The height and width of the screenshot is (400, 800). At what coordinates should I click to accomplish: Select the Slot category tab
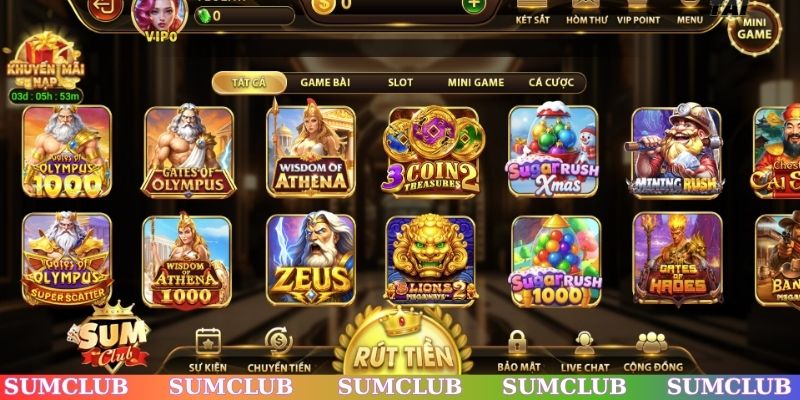point(400,83)
